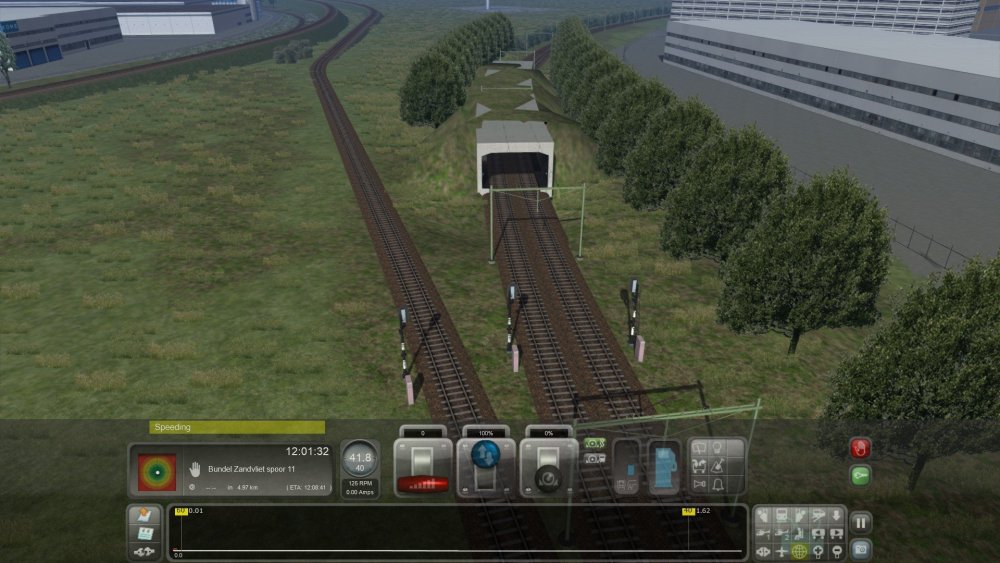Image resolution: width=1000 pixels, height=563 pixels.
Task: Click the green key button
Action: tap(860, 476)
